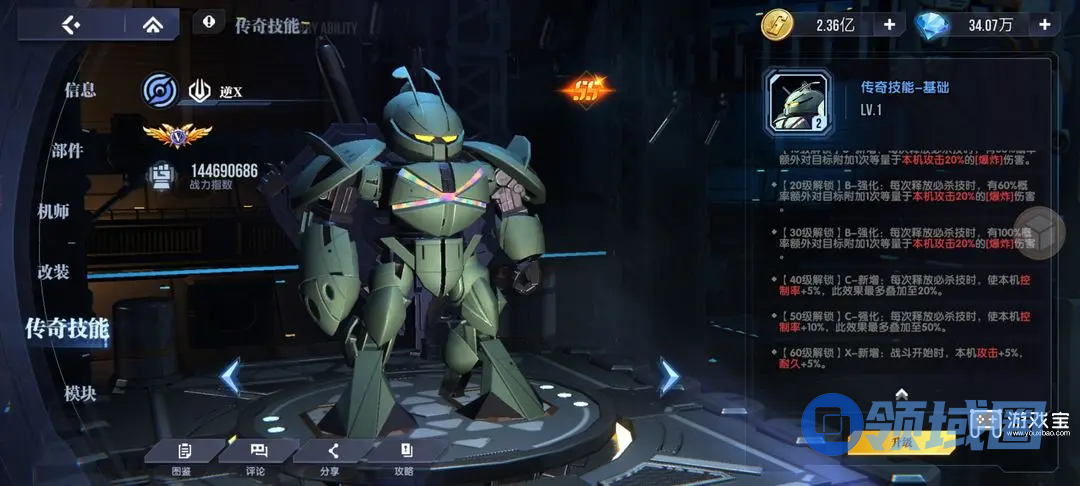Viewport: 1080px width, 486px height.
Task: Open the 图鉴 encyclopedia
Action: [x=182, y=456]
